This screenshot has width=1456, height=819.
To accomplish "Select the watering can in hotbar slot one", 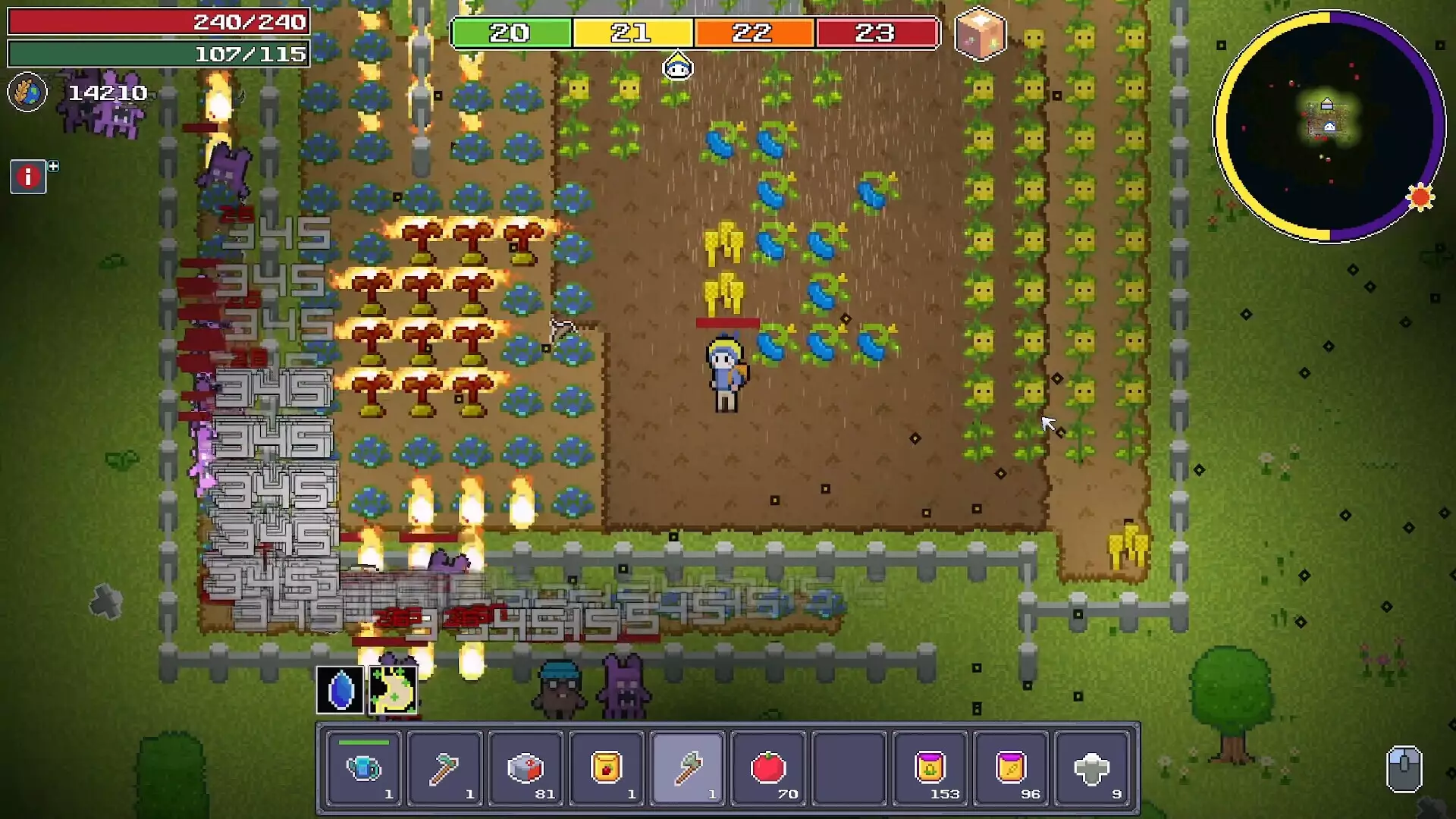I will [x=364, y=768].
